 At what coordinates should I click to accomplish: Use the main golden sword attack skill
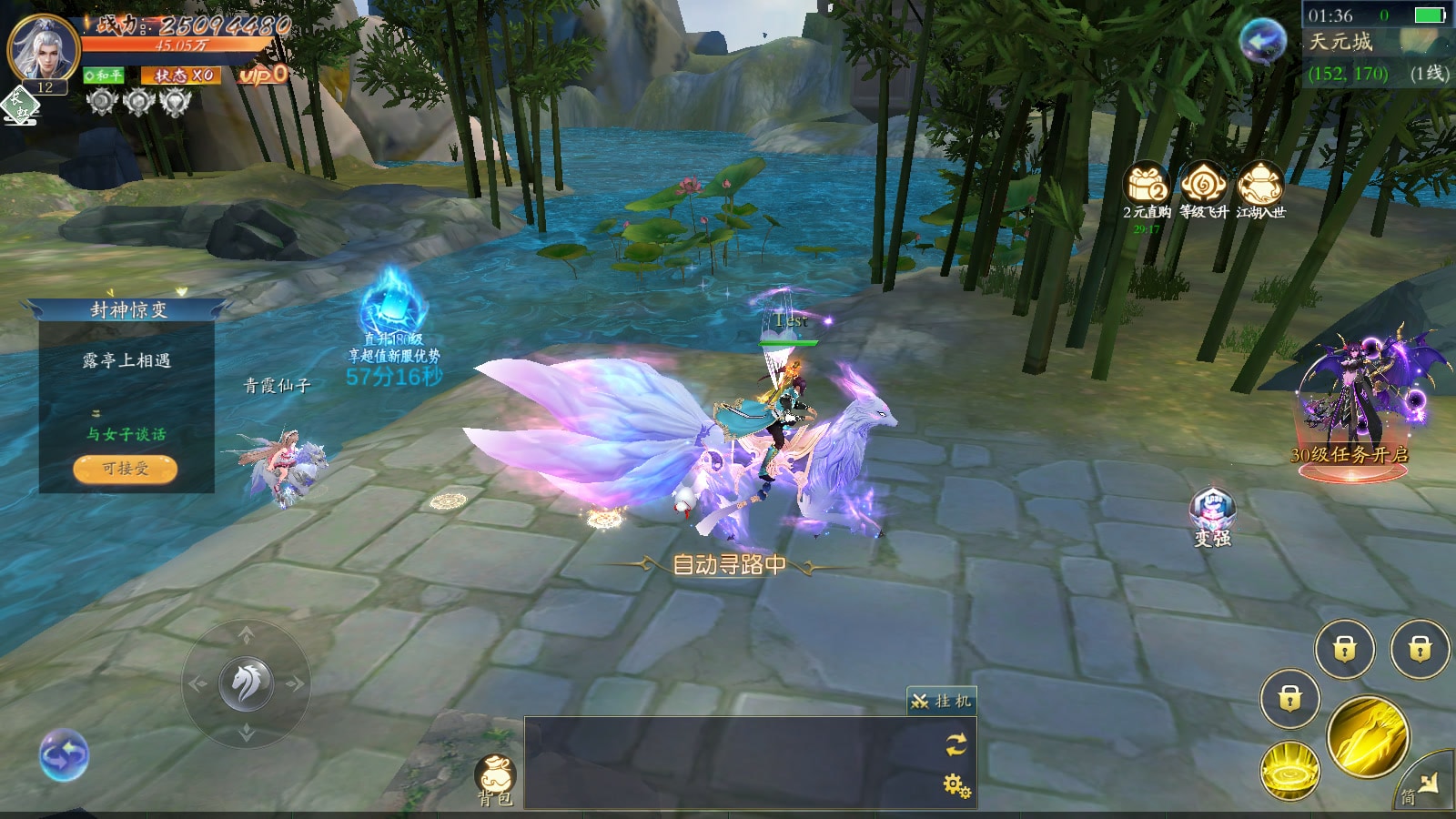pos(1368,737)
